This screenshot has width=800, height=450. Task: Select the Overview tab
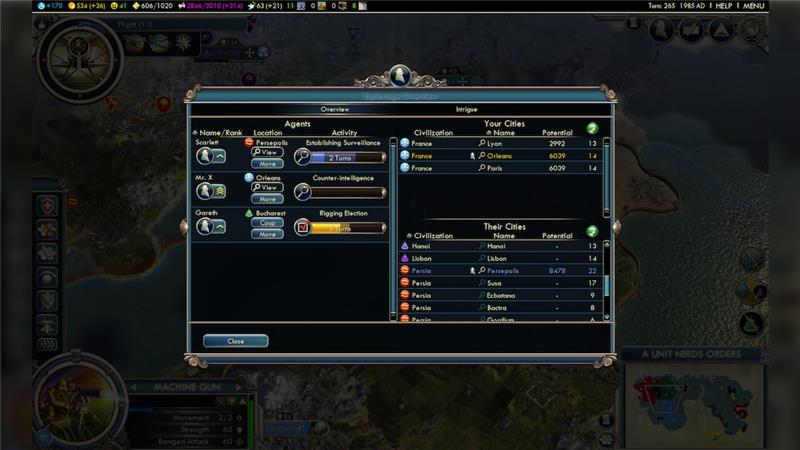click(334, 109)
